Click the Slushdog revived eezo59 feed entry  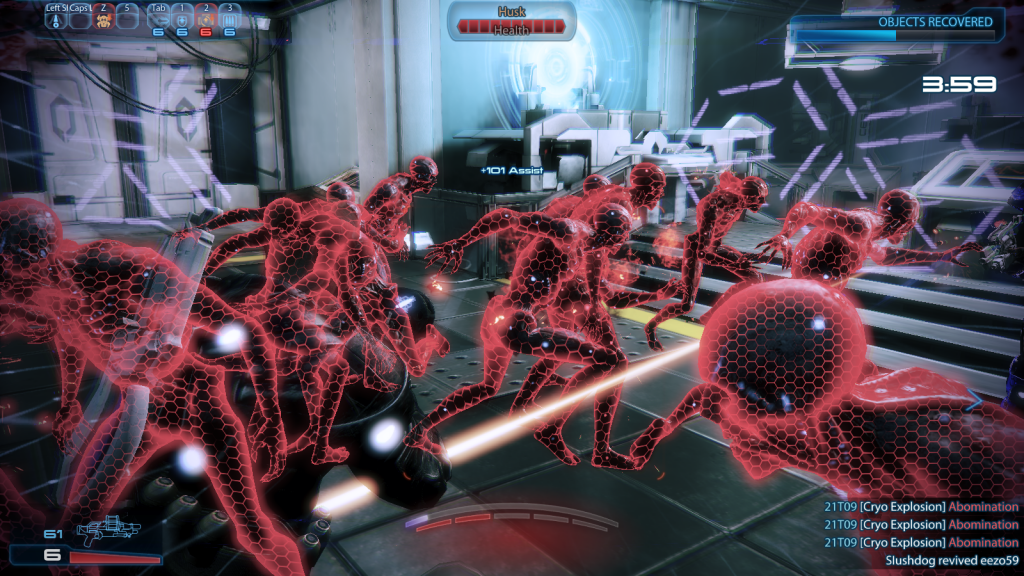(x=951, y=561)
